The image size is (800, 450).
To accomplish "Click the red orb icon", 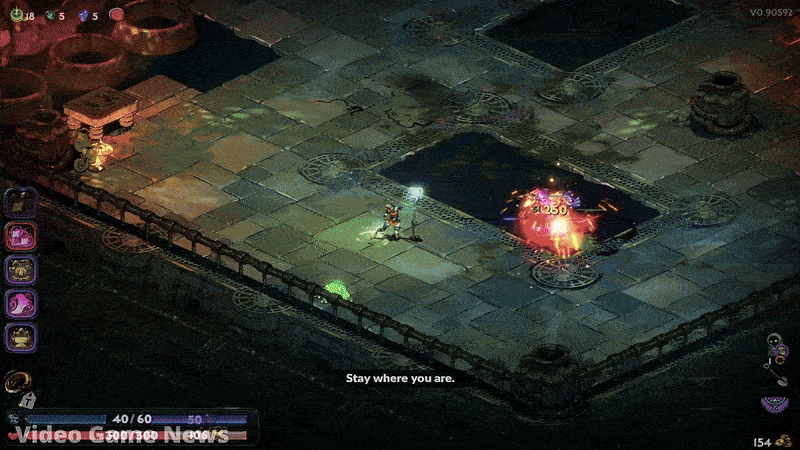I will point(117,15).
